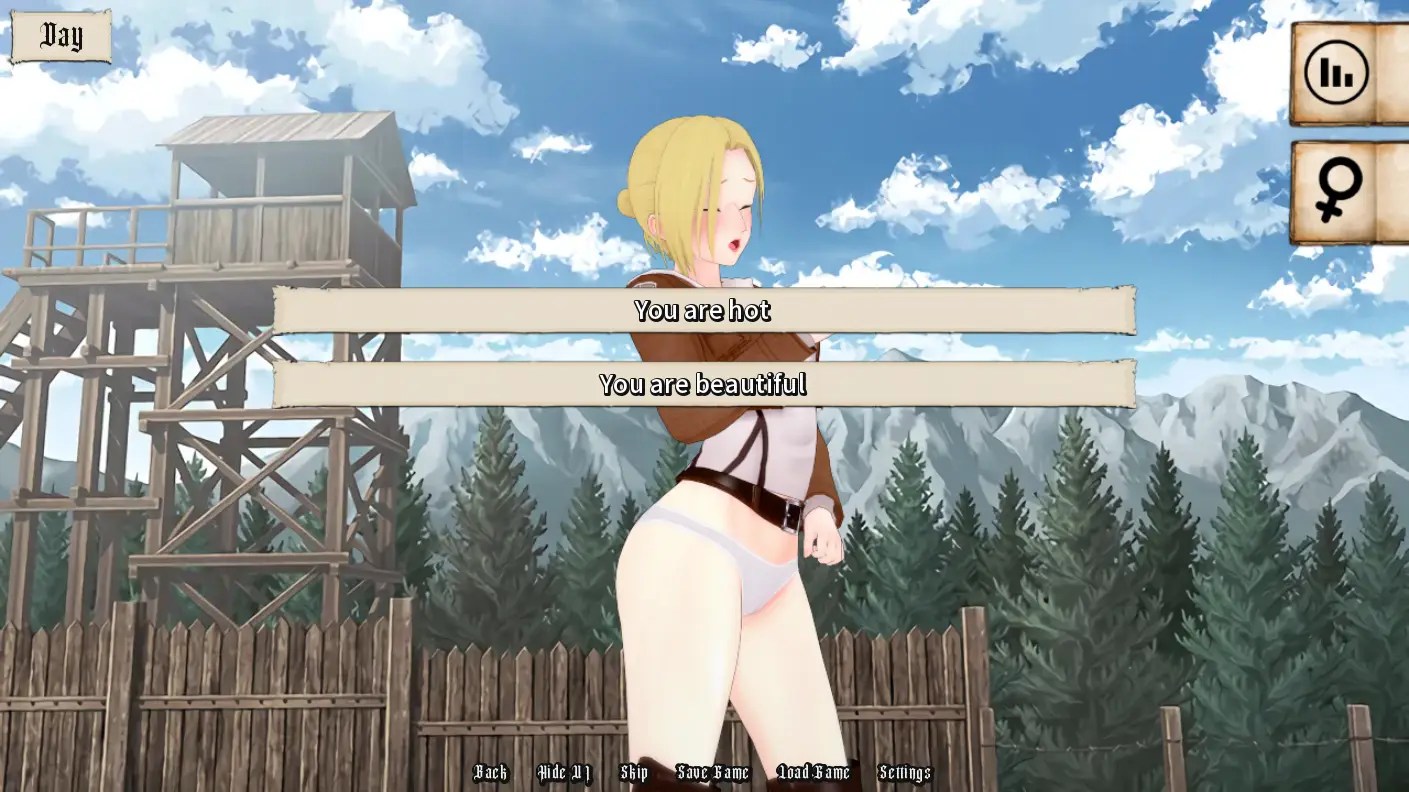
Task: Click Save Game in the bottom menu
Action: [714, 772]
